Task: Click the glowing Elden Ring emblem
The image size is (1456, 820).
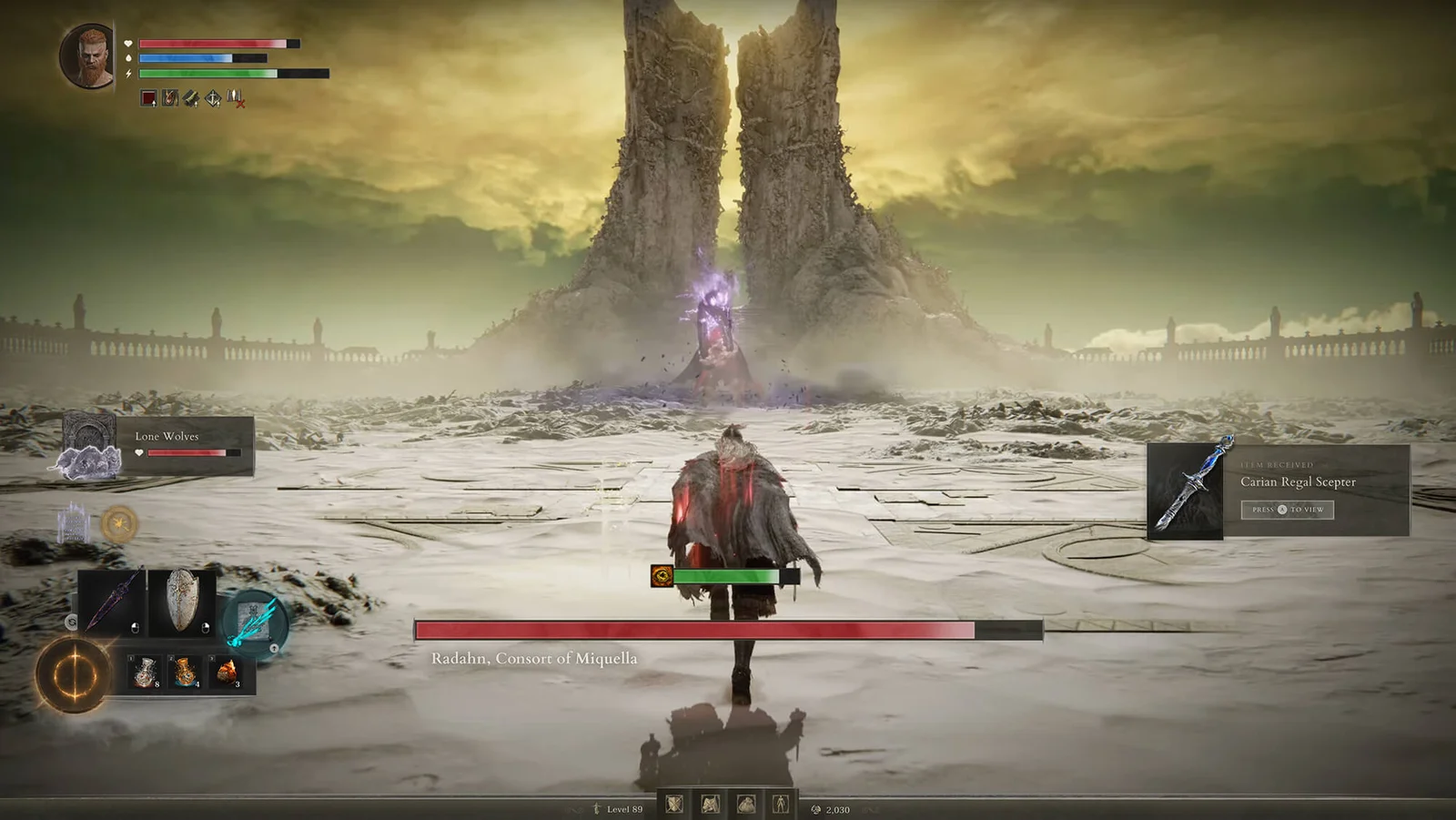Action: click(x=73, y=674)
